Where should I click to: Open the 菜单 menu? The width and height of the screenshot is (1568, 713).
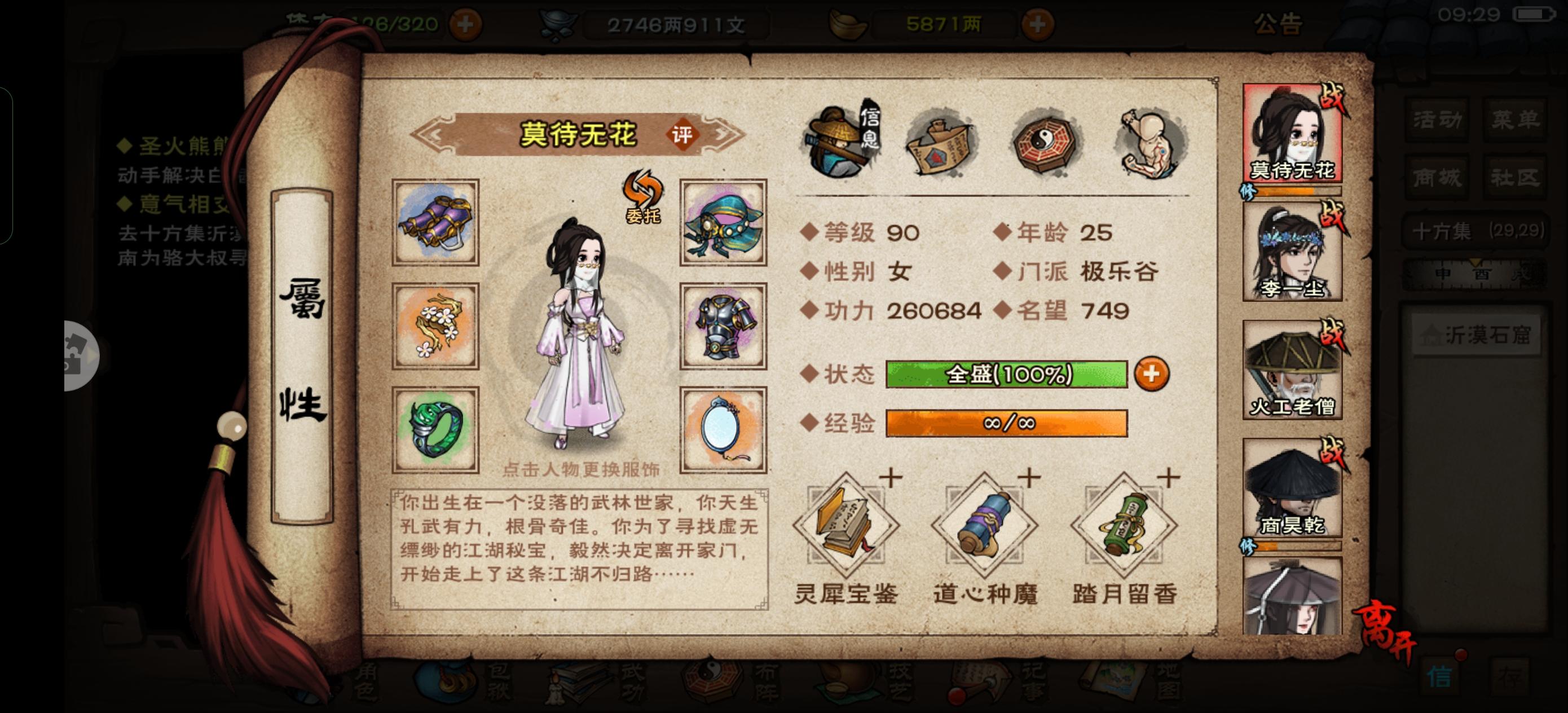click(x=1515, y=120)
